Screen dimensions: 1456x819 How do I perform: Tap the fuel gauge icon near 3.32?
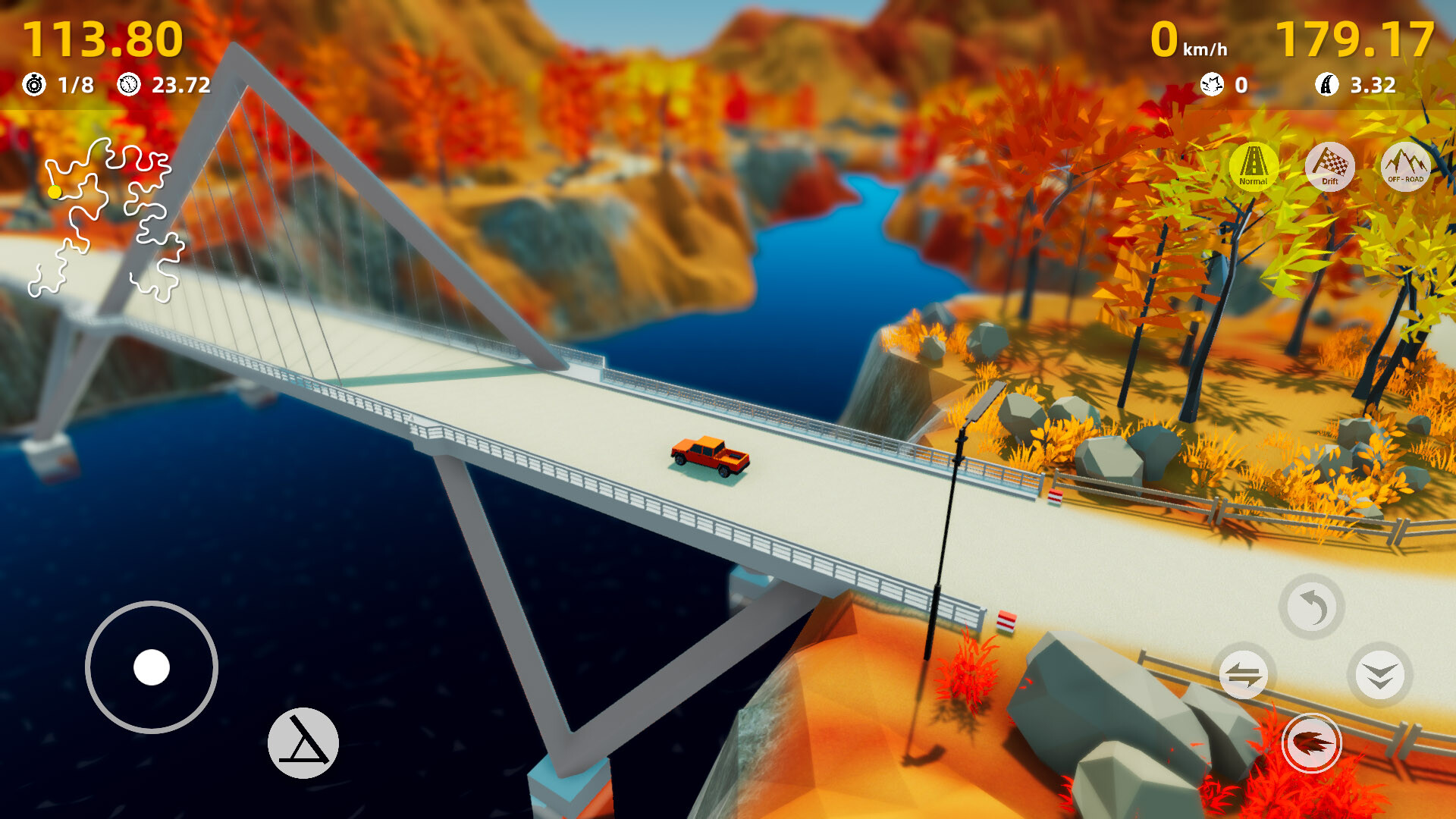point(1328,85)
